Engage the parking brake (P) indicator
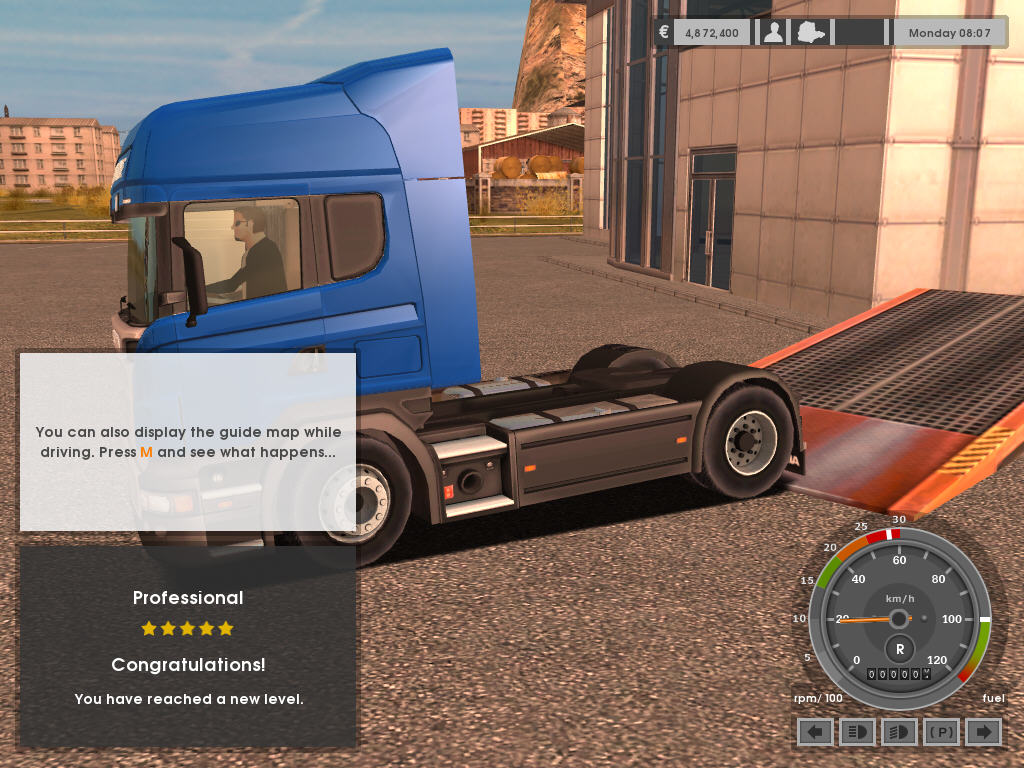Screen dimensions: 1024x768 pos(941,732)
